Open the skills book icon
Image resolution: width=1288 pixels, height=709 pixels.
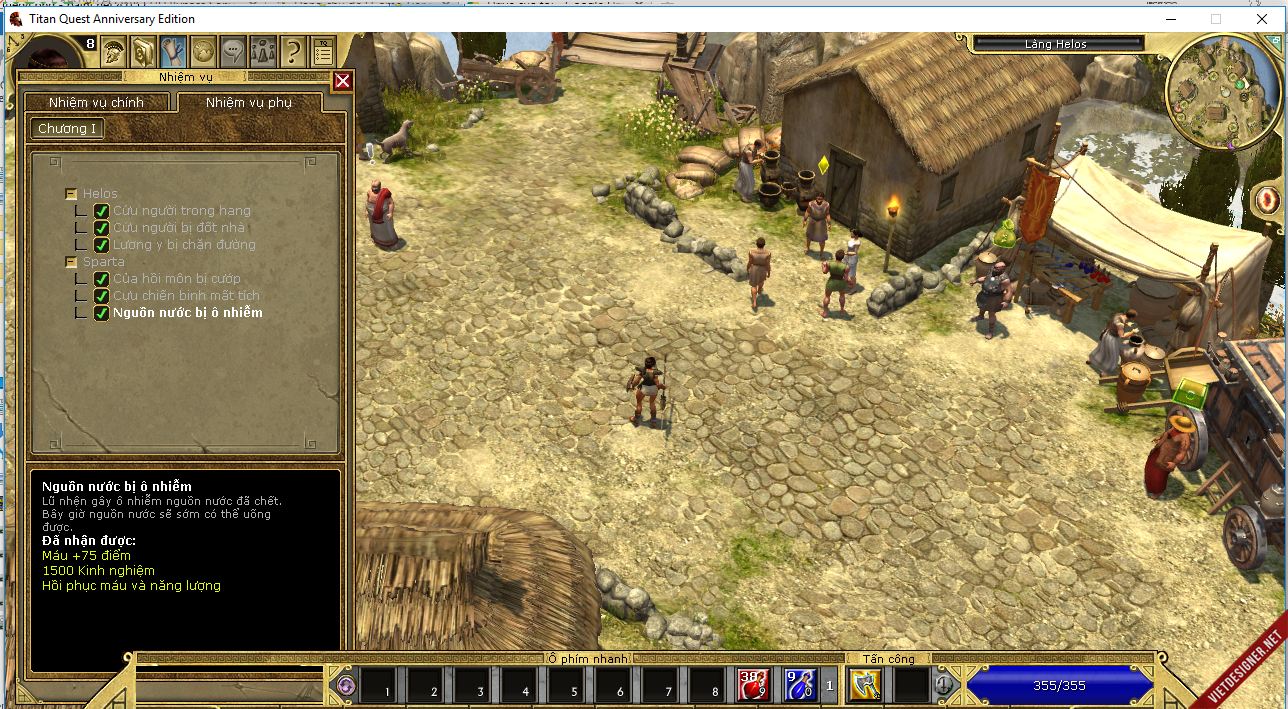click(x=143, y=49)
